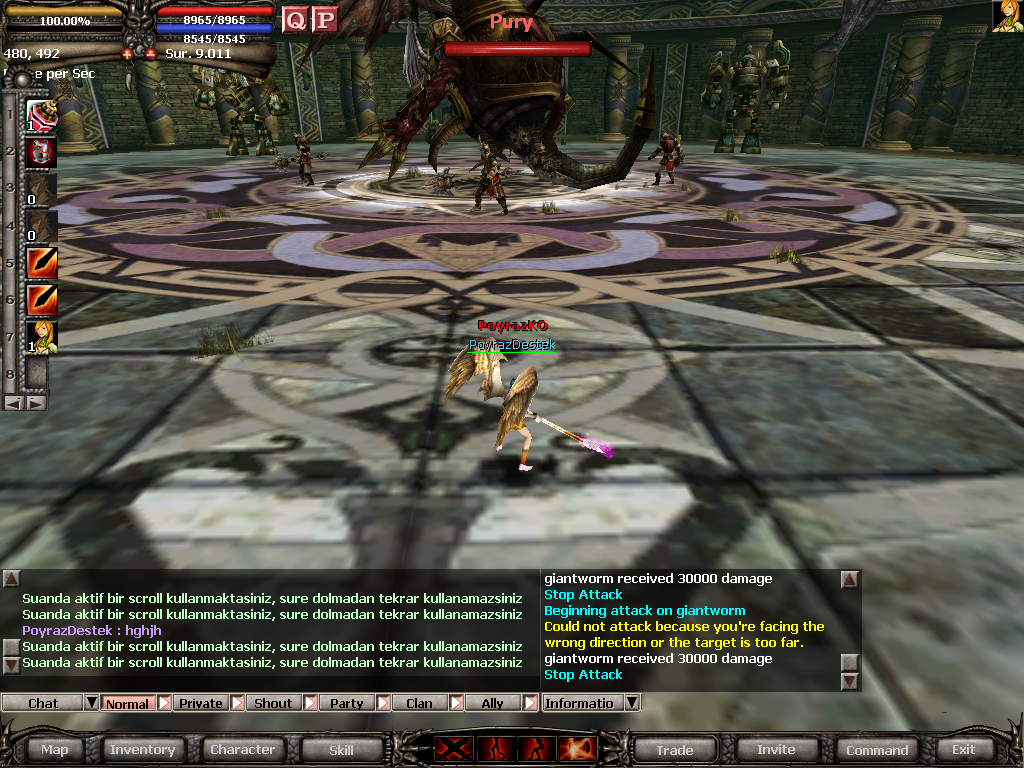
Task: Open the Map window
Action: click(x=55, y=750)
